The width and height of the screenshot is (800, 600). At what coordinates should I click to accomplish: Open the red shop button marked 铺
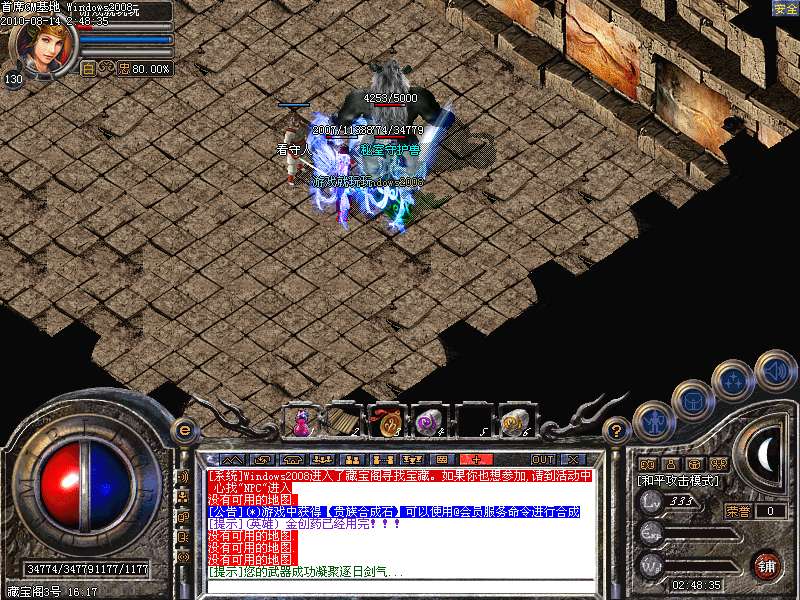(x=766, y=564)
